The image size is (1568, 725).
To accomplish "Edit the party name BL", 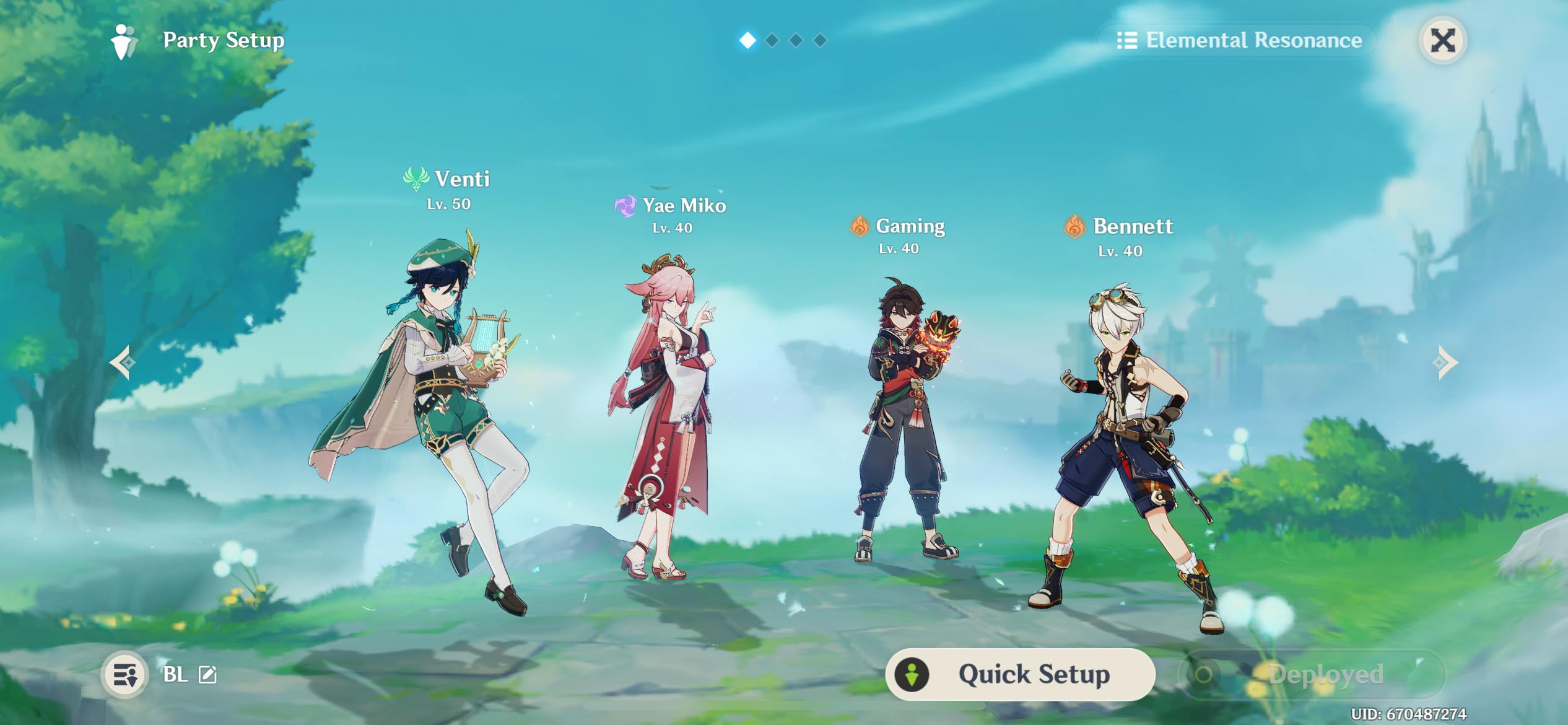I will click(207, 674).
